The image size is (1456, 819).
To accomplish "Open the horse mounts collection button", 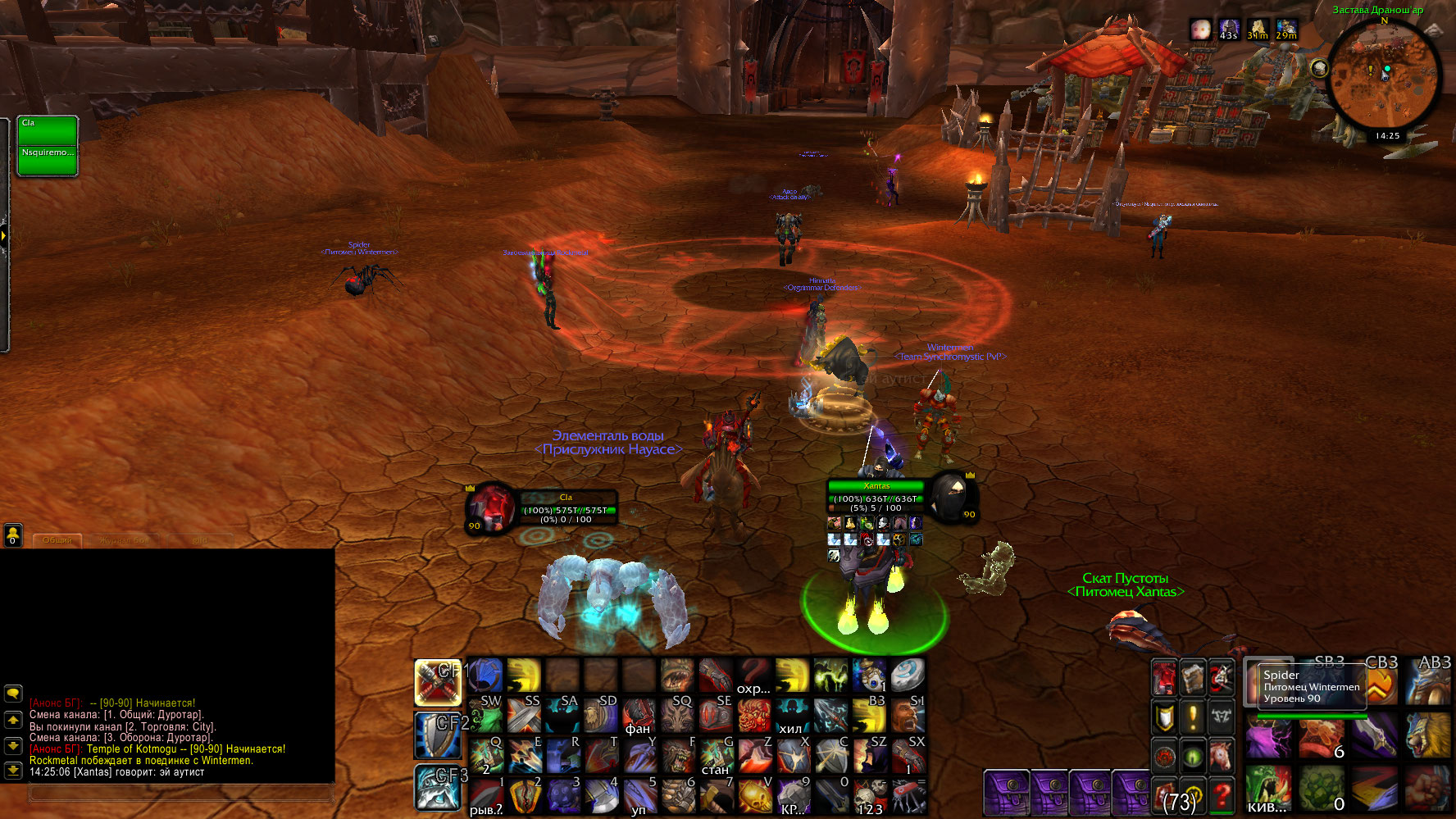I will [1222, 756].
